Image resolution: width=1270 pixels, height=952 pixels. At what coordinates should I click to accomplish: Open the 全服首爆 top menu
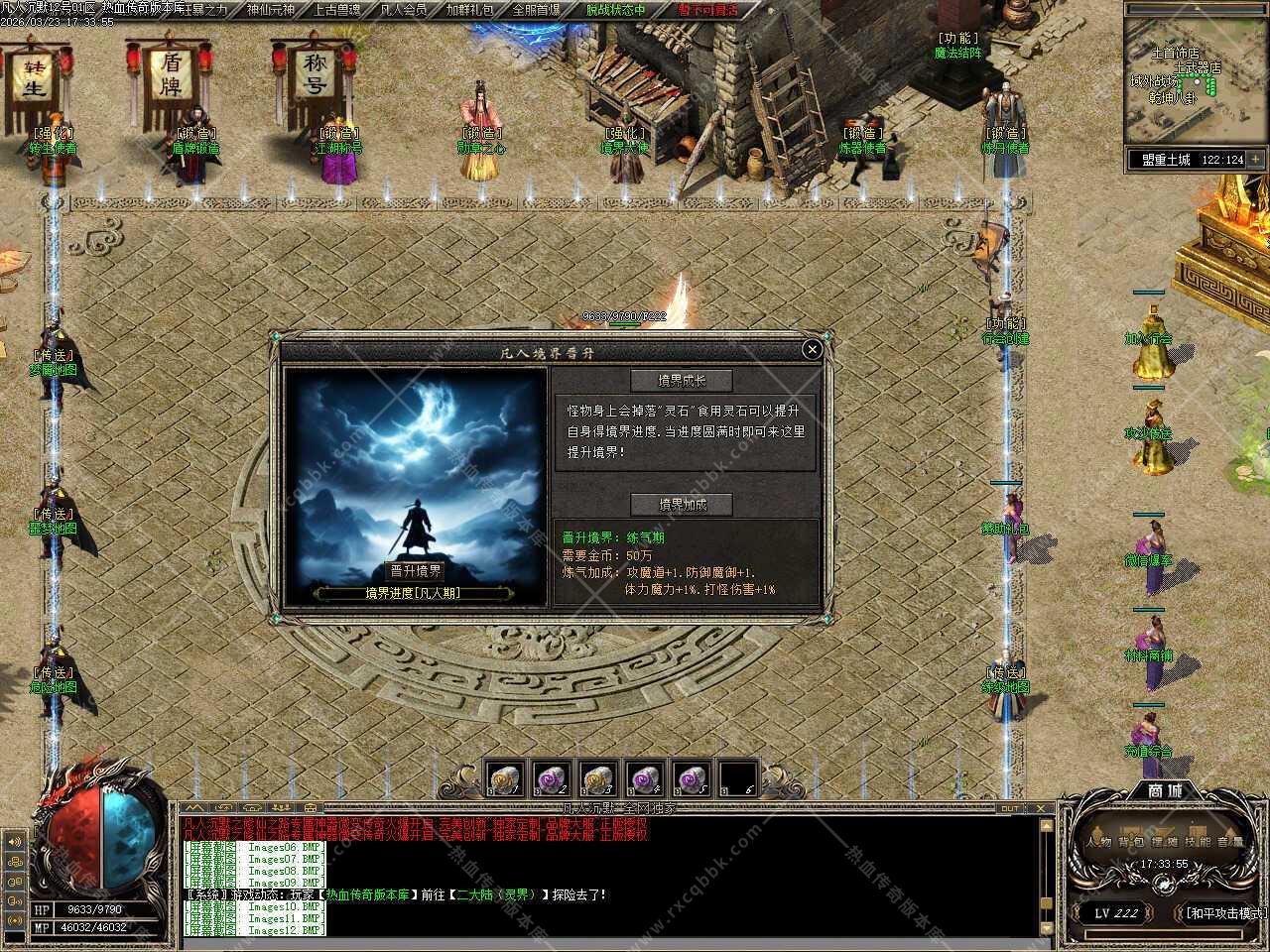click(537, 10)
